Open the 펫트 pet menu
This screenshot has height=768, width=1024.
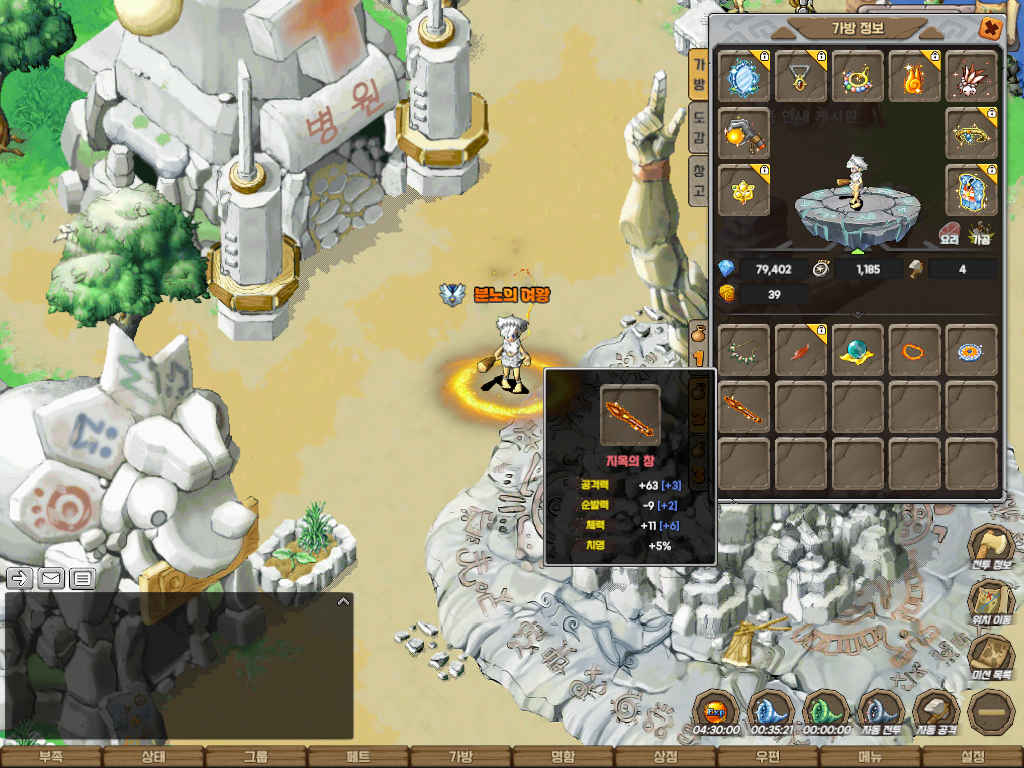point(358,757)
